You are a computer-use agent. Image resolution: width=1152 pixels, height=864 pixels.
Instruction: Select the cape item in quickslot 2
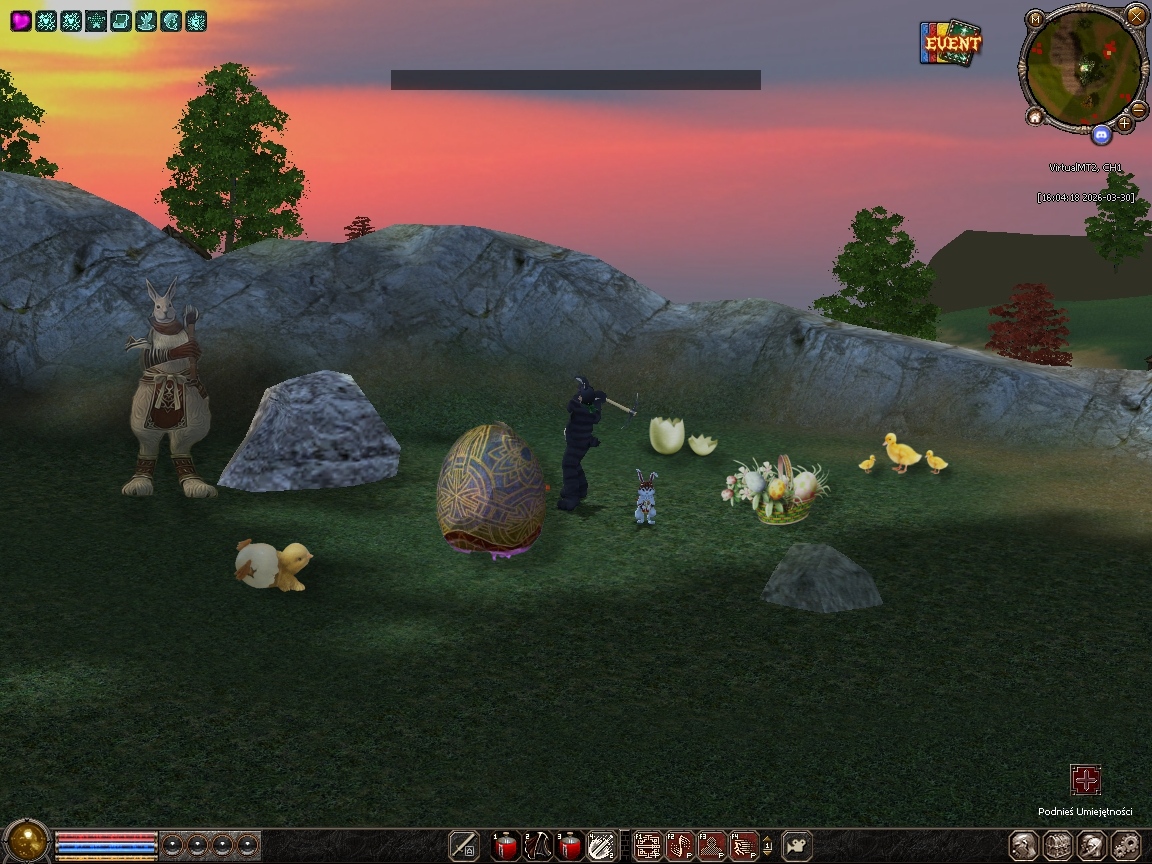click(x=538, y=846)
